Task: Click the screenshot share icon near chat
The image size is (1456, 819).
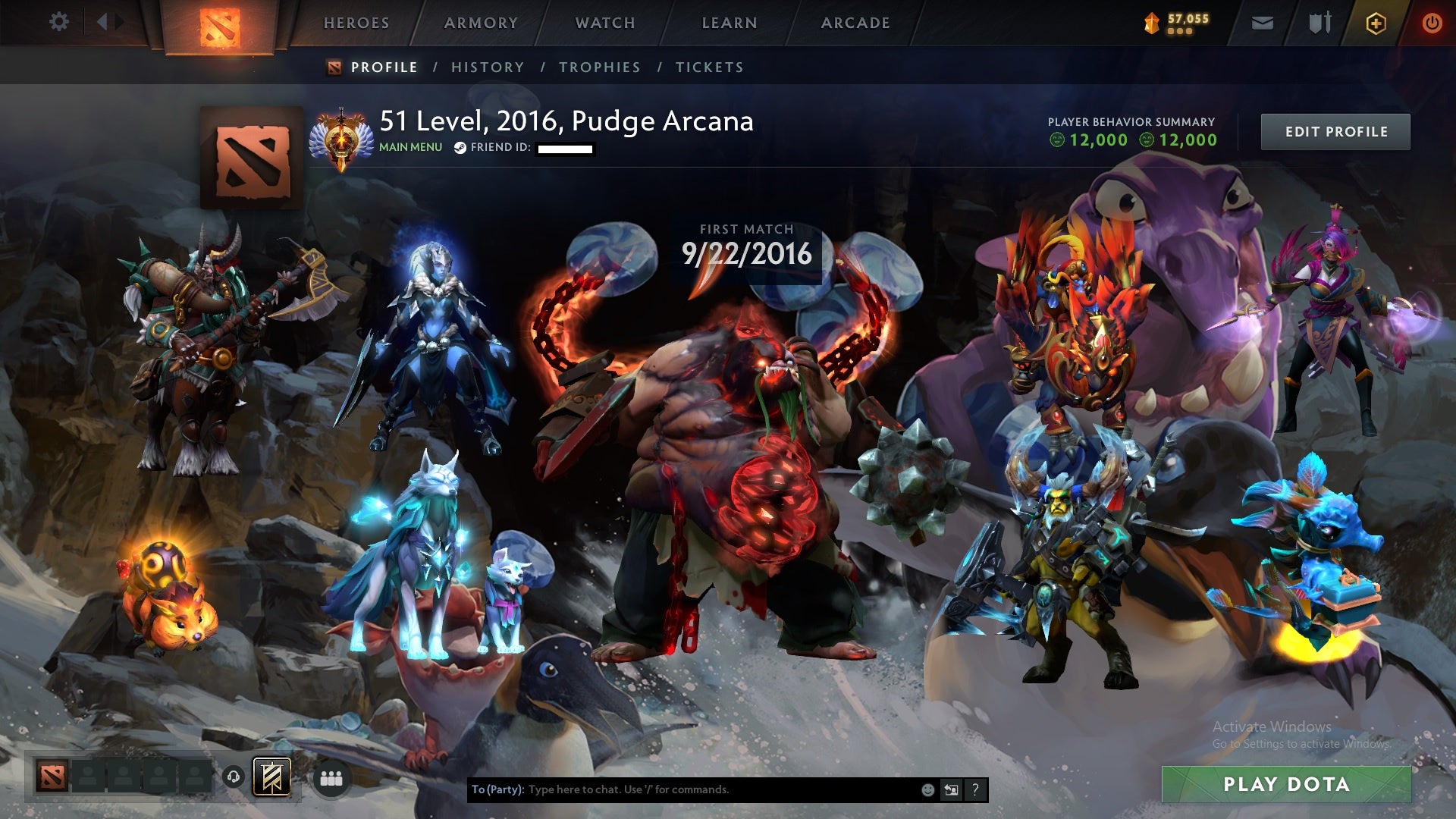Action: [x=952, y=789]
